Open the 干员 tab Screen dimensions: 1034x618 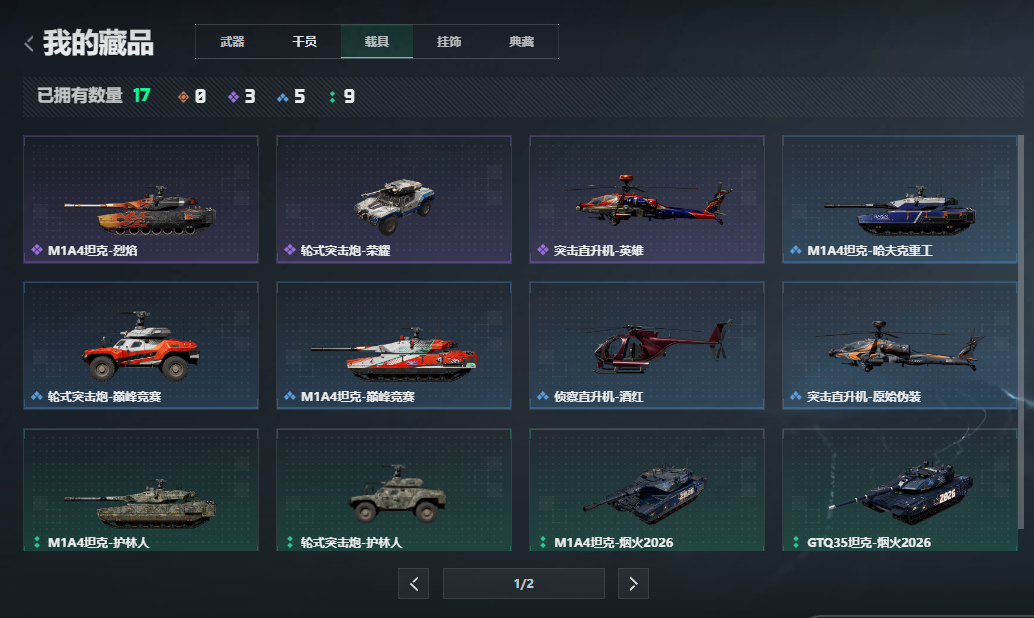point(304,42)
